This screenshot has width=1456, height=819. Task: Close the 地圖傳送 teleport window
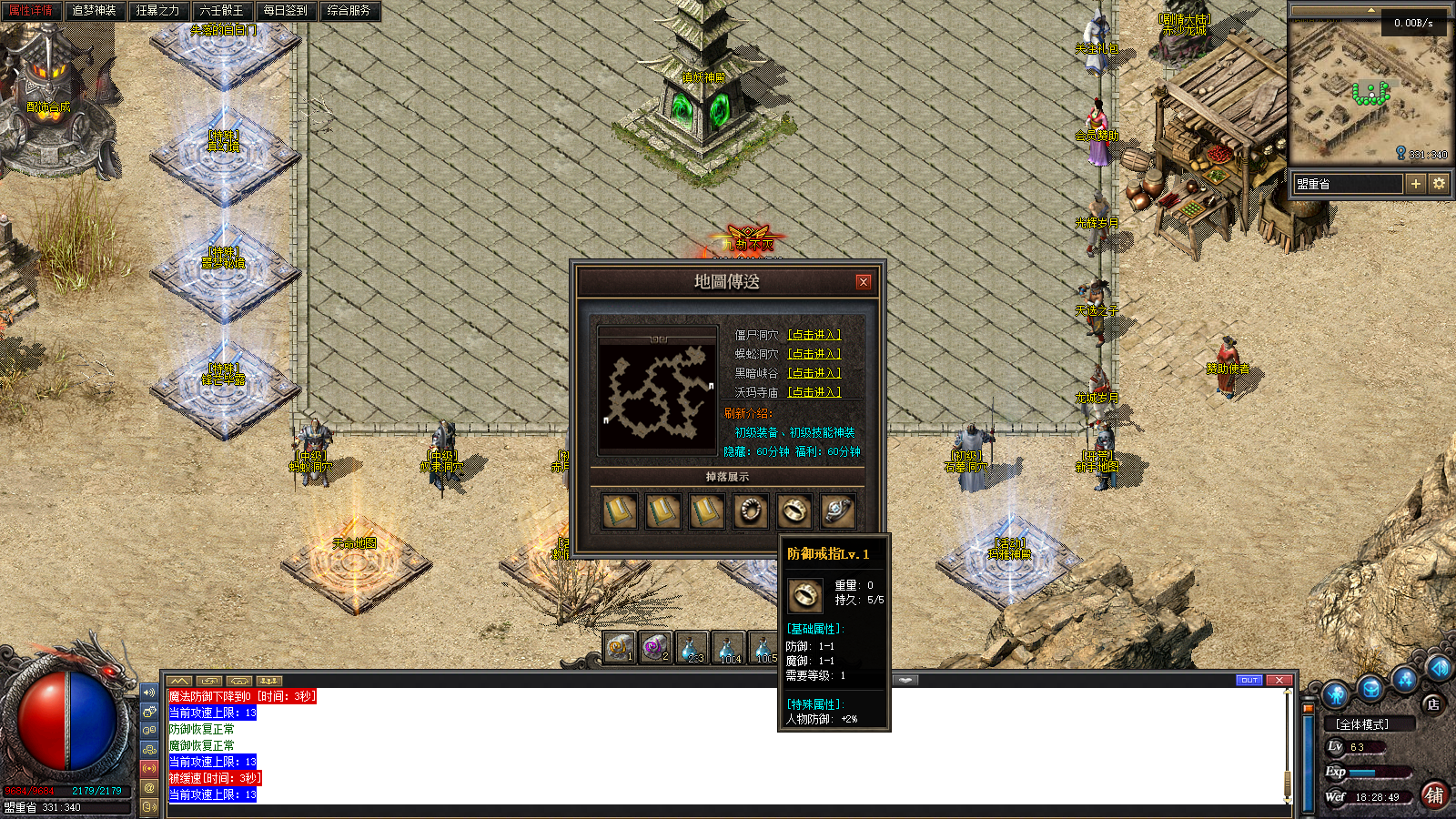point(864,282)
